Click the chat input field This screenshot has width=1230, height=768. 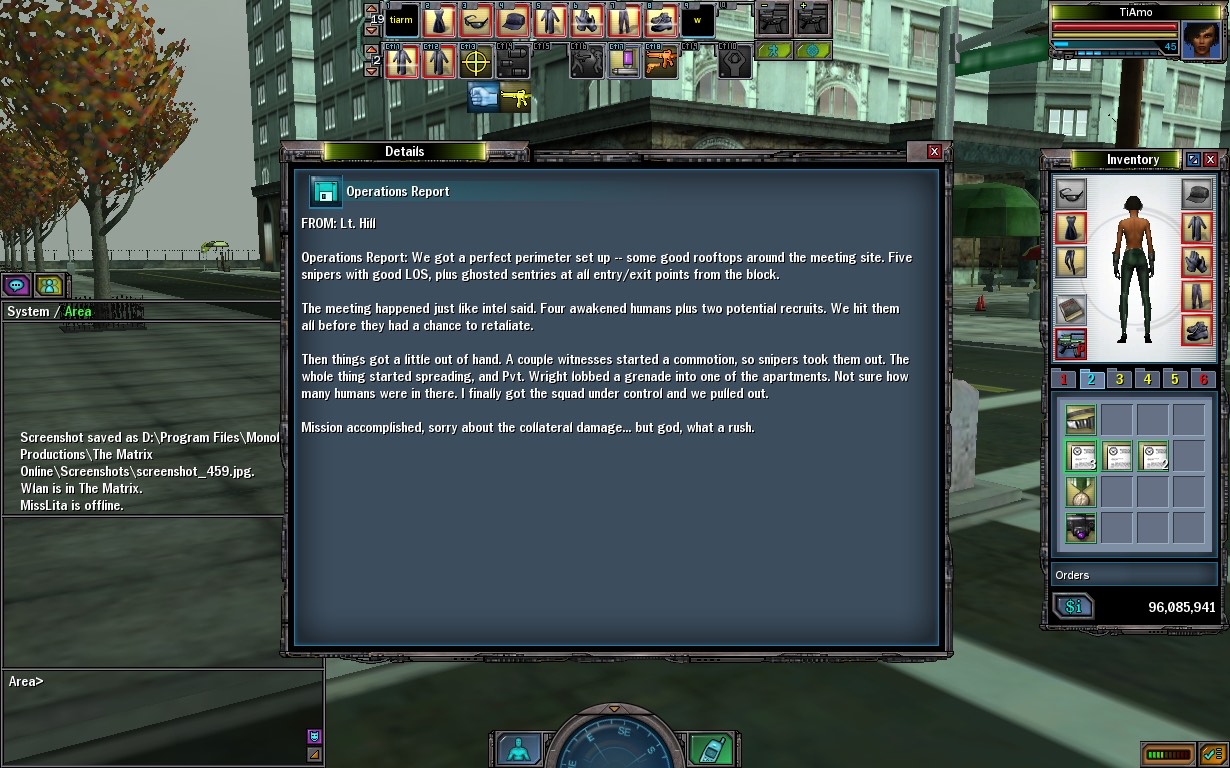[x=160, y=682]
